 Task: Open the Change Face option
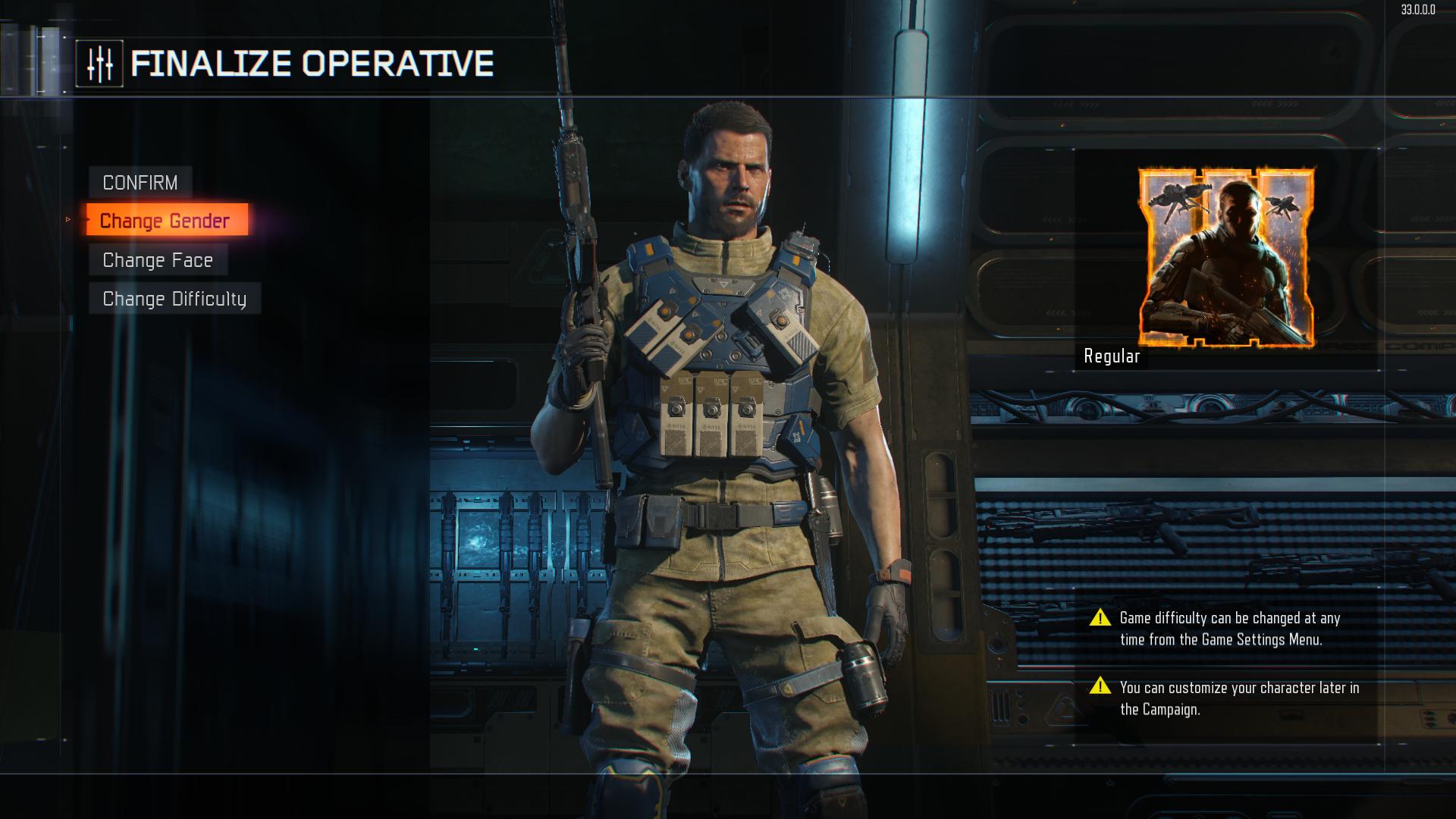(158, 260)
